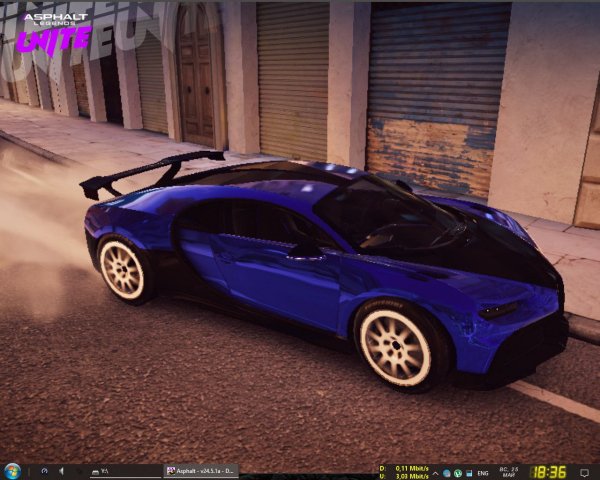Image resolution: width=600 pixels, height=480 pixels.
Task: Open the Windows Start menu
Action: click(x=12, y=471)
